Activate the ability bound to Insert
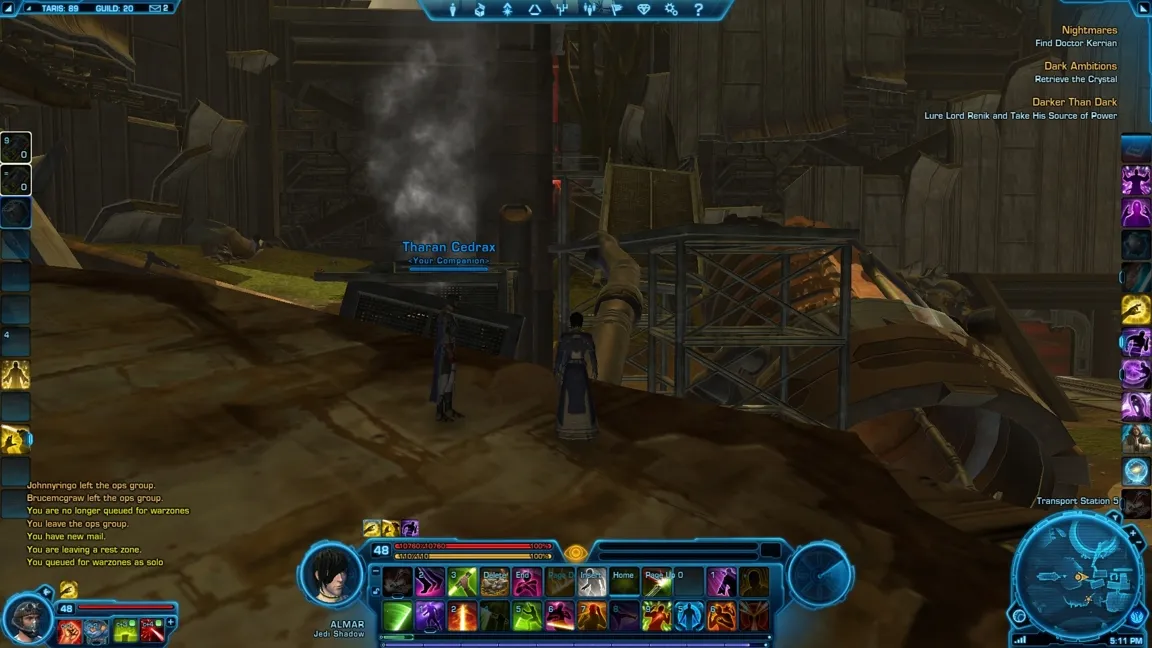 (592, 582)
